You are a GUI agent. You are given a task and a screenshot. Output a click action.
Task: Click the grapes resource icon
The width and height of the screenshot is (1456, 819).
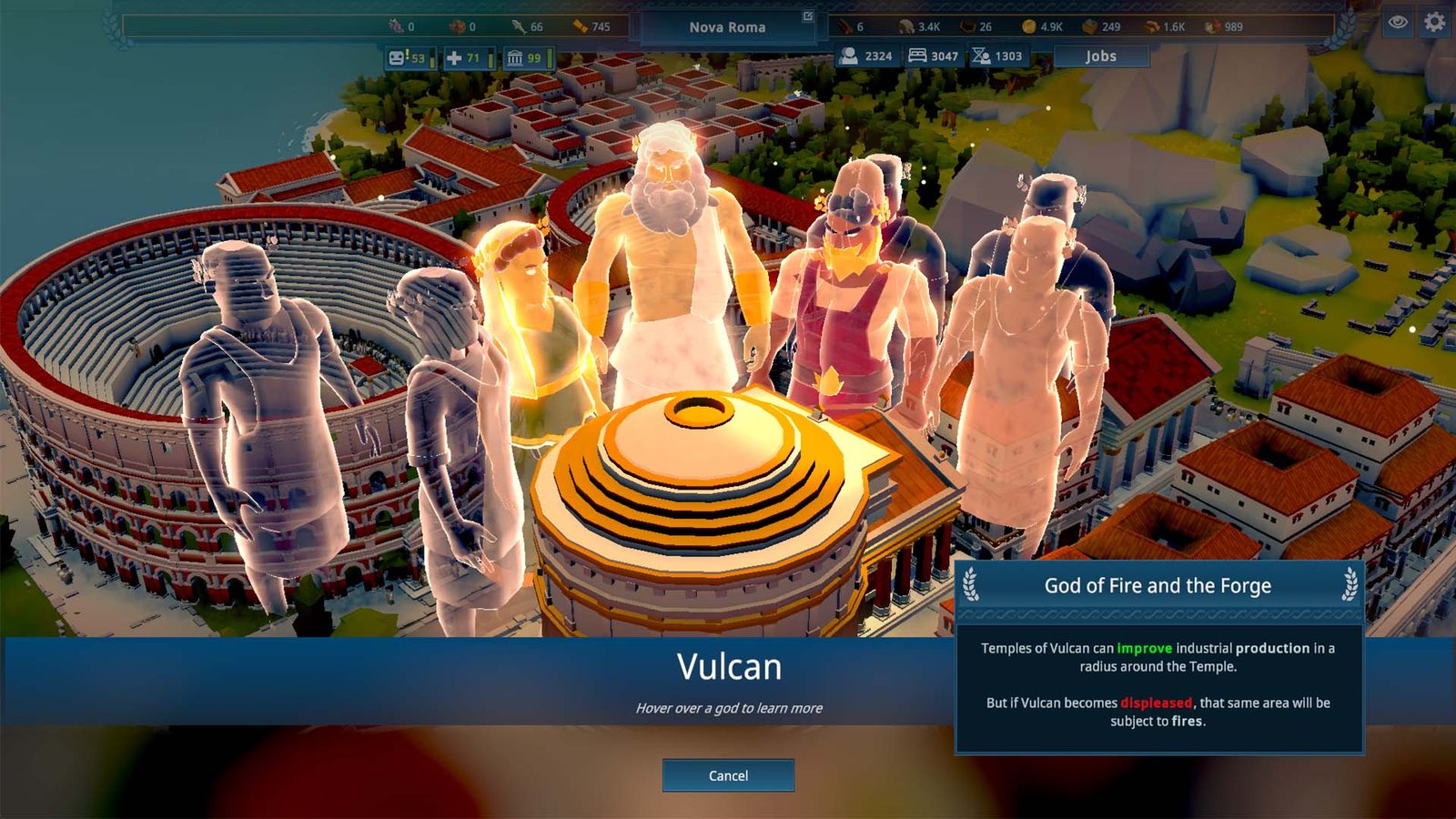pyautogui.click(x=395, y=25)
